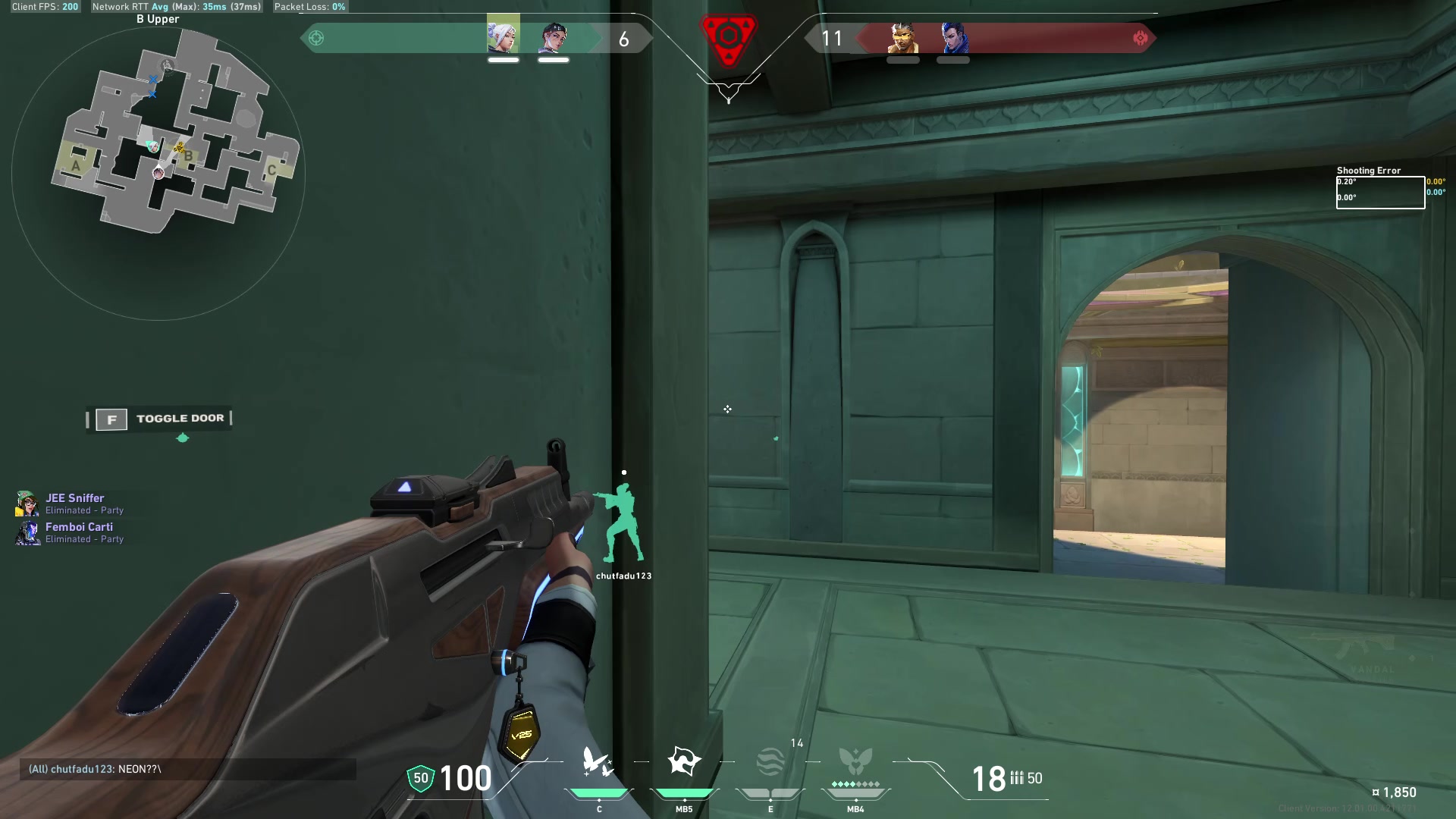Open the chat message from chutfadu123

click(x=95, y=769)
